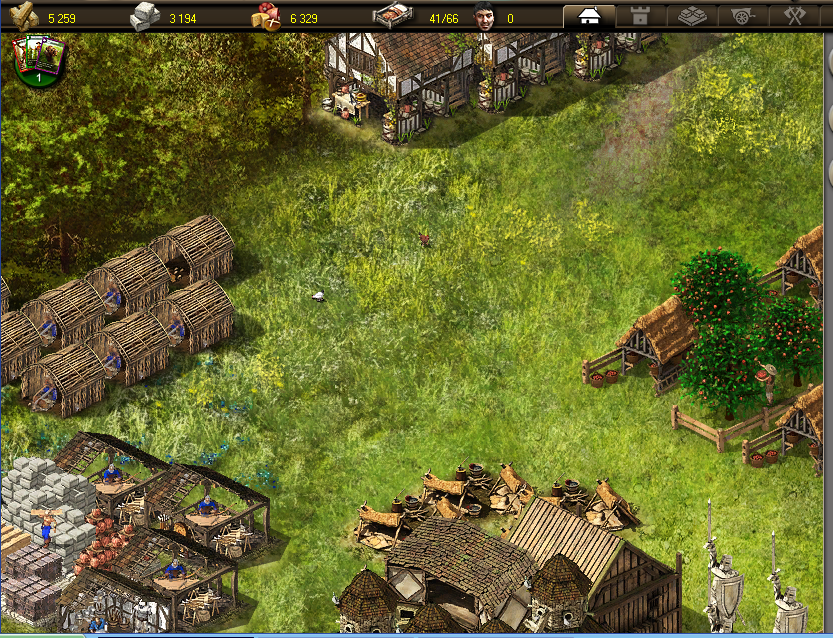Click the bed housing icon

pyautogui.click(x=387, y=17)
